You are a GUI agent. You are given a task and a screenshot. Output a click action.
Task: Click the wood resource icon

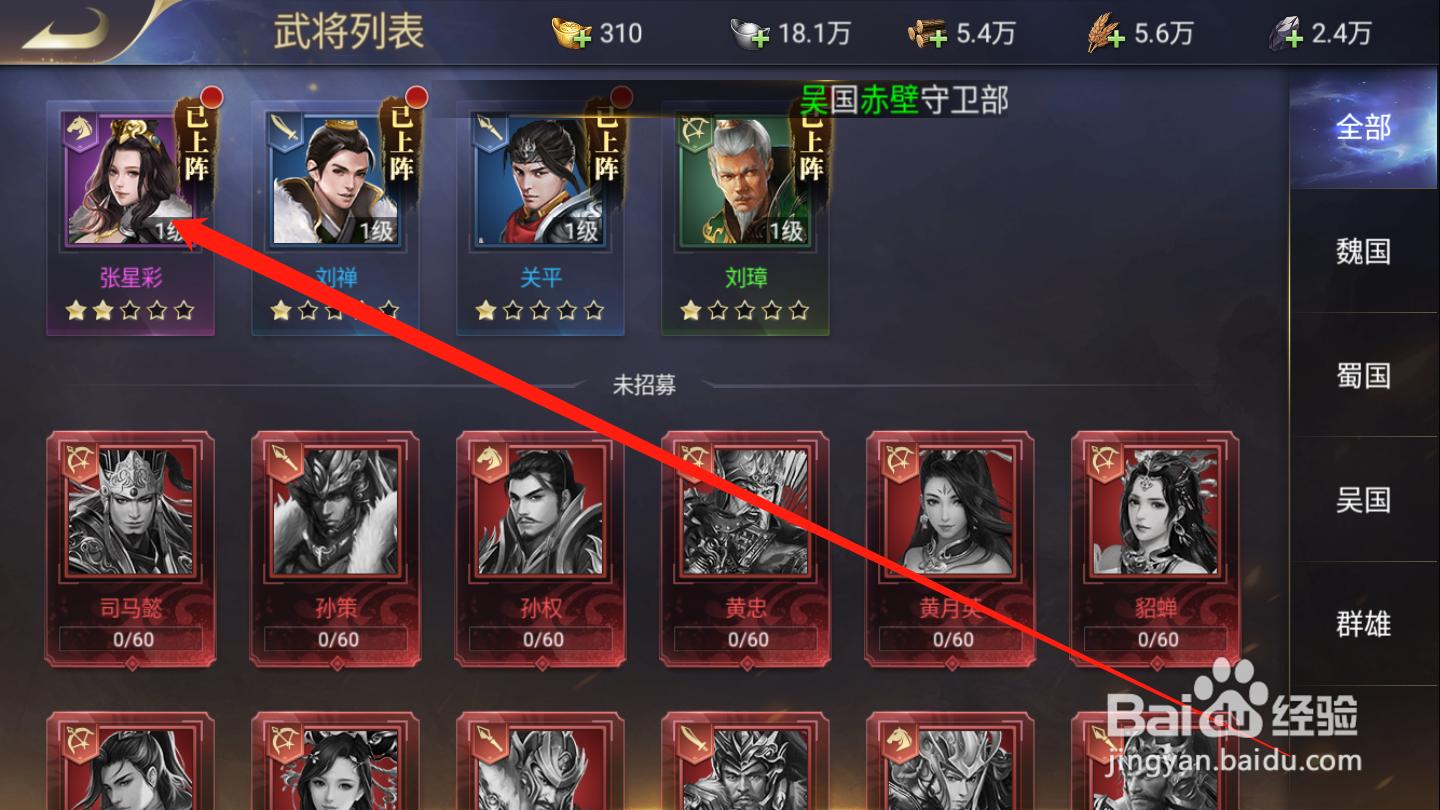coord(925,33)
